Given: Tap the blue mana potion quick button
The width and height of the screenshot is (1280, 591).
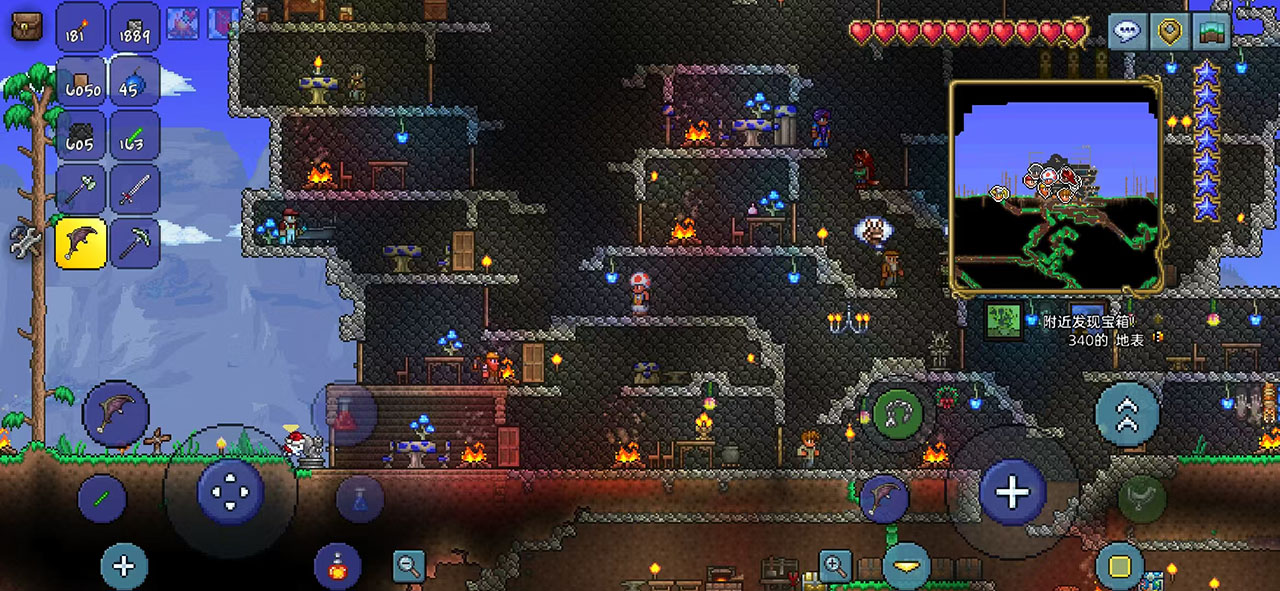Looking at the screenshot, I should coord(360,498).
